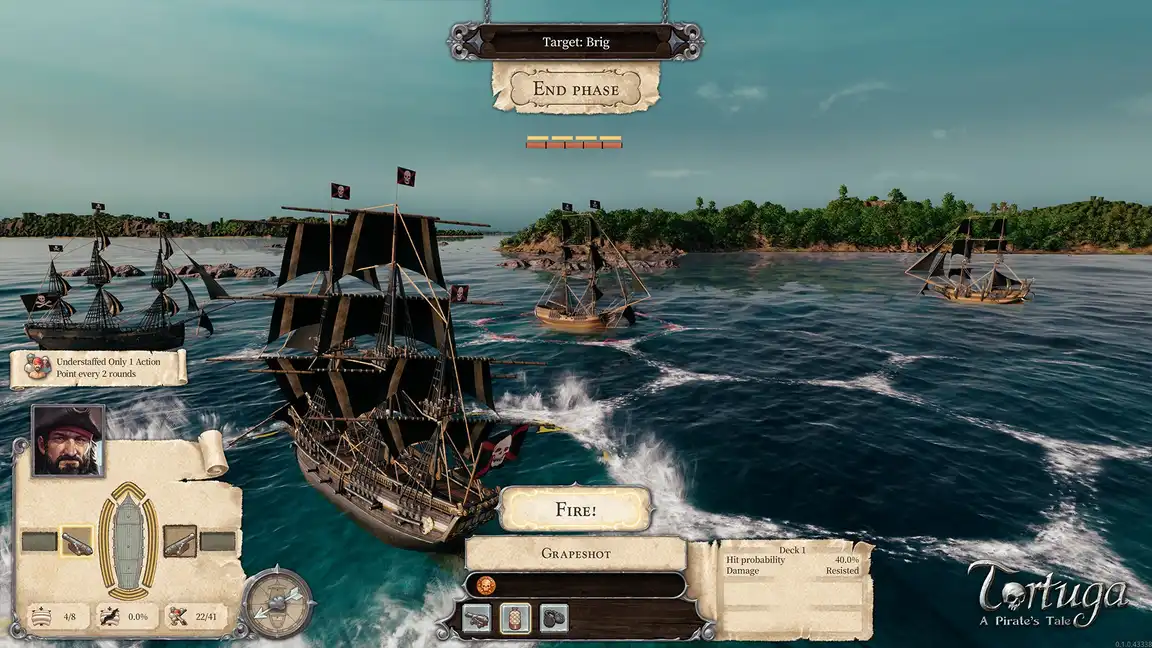Open the bearded captain portrait
The height and width of the screenshot is (648, 1152).
[68, 441]
